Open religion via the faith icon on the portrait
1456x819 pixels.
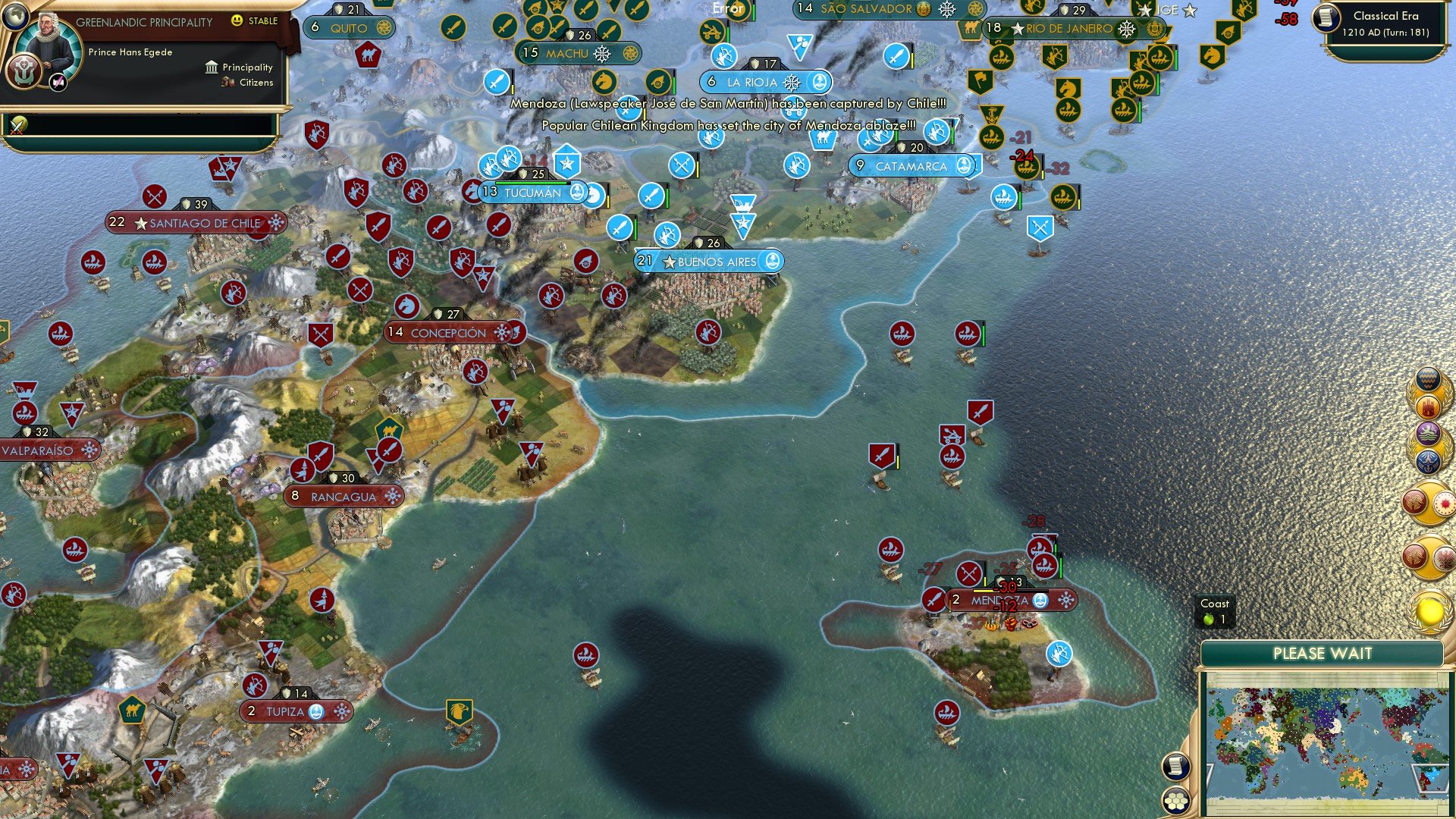tap(24, 71)
